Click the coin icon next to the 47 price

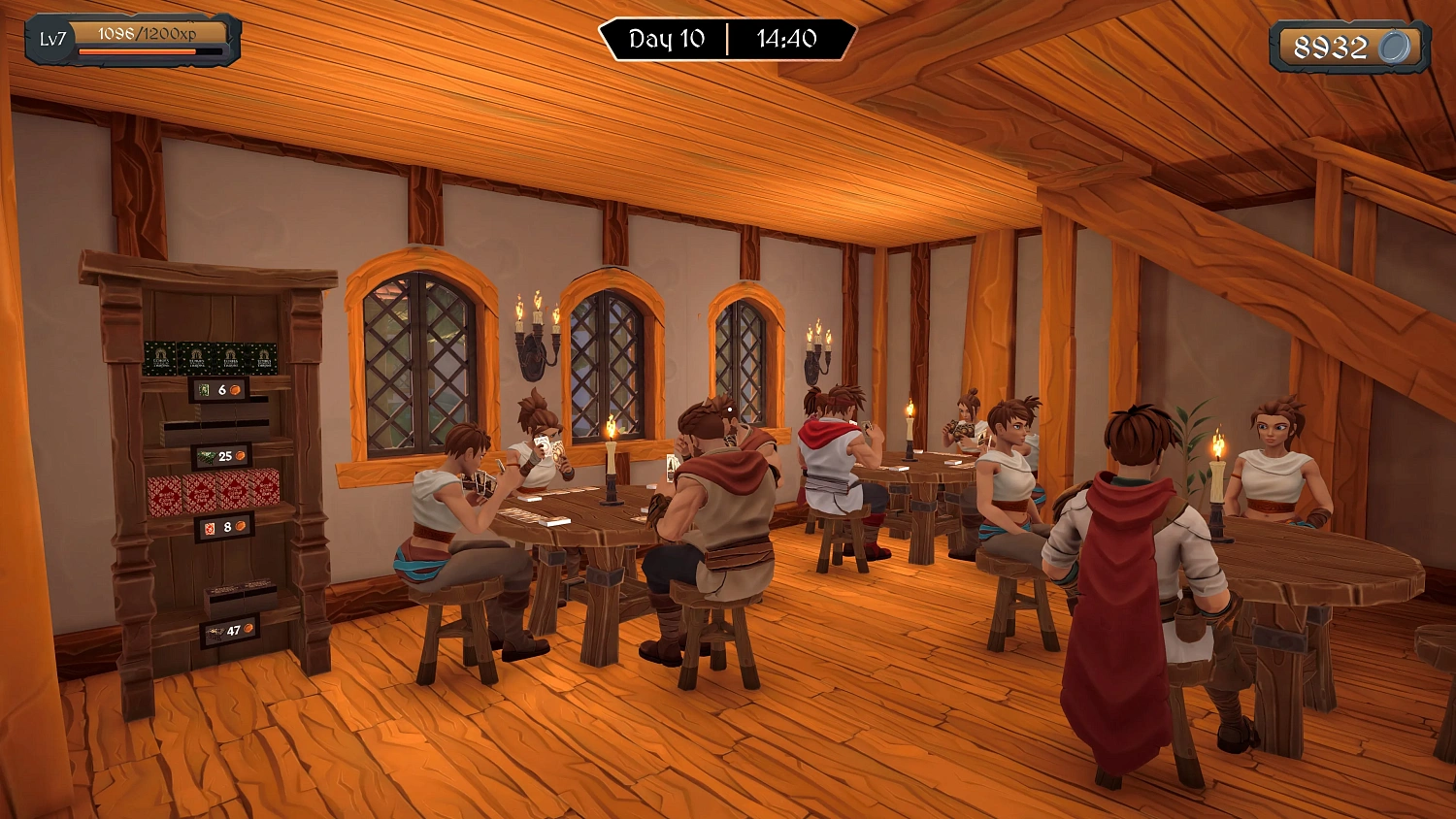click(x=248, y=628)
